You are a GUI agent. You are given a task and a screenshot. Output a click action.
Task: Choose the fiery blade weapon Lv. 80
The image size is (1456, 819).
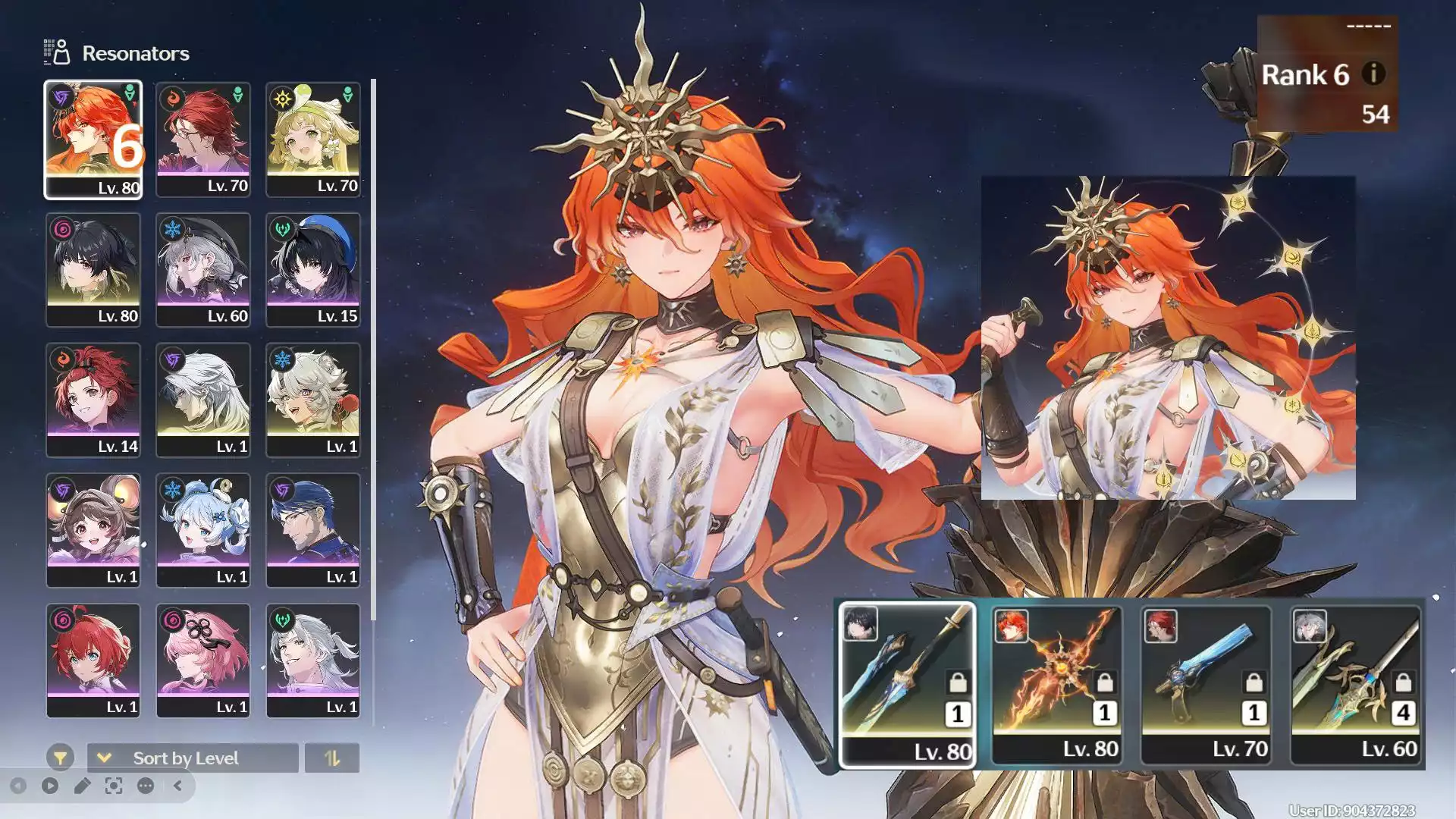coord(1056,685)
